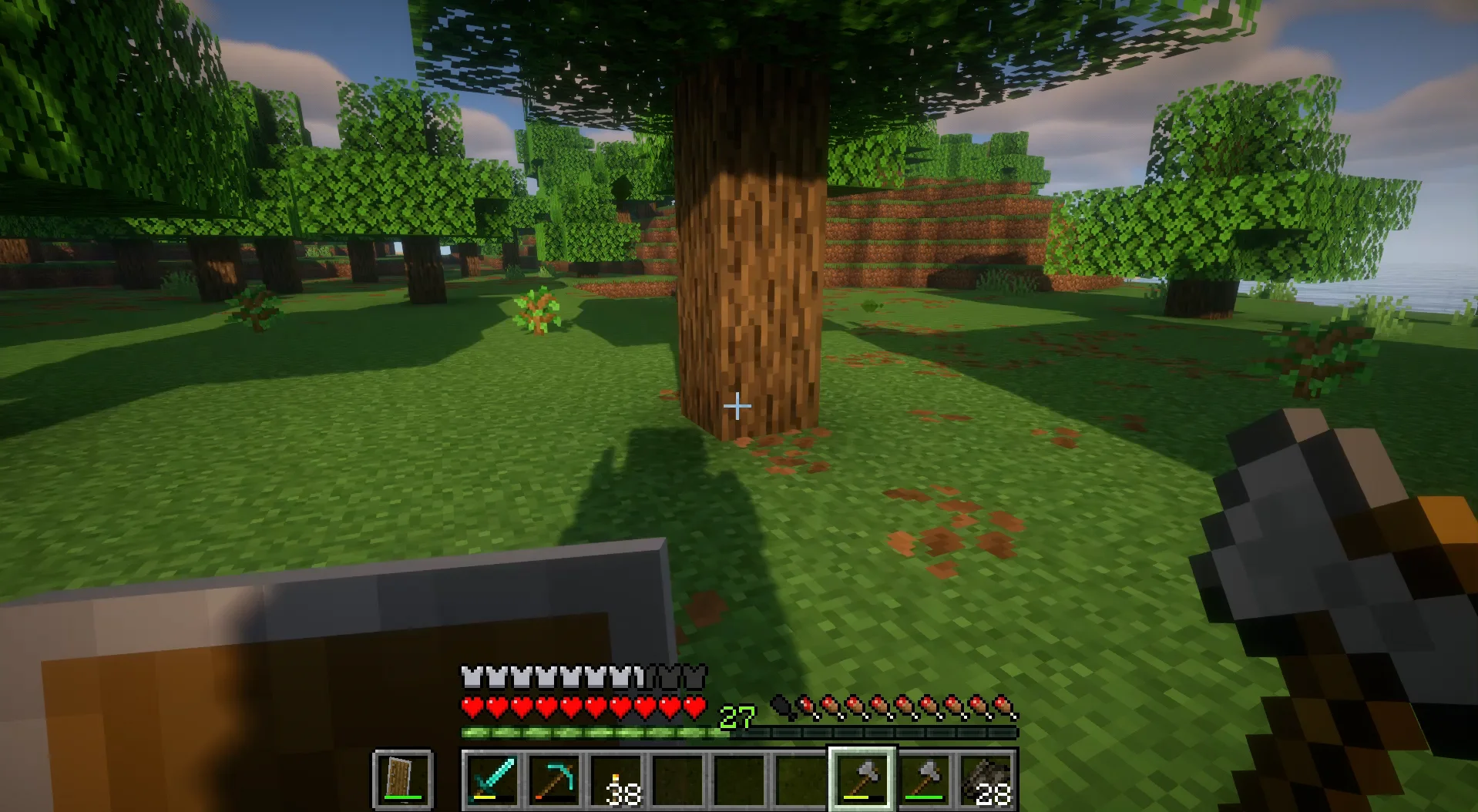The image size is (1478, 812).
Task: Select the diamond sword hotbar slot
Action: click(x=493, y=779)
